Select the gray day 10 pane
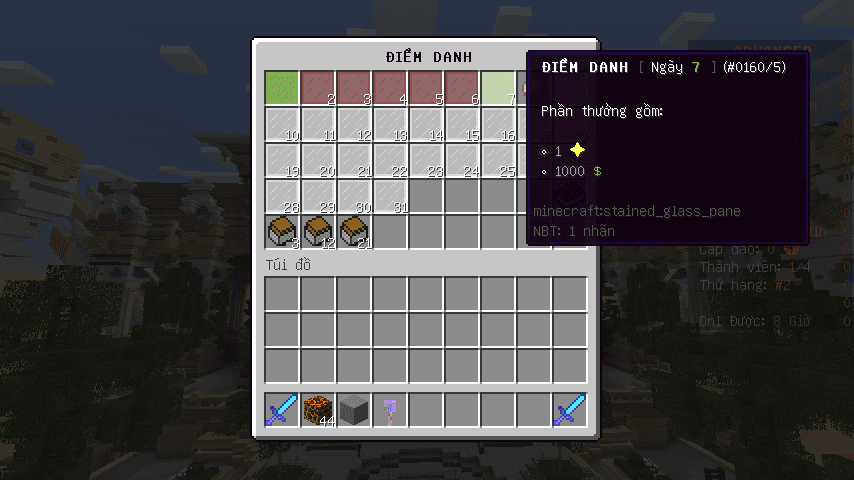Viewport: 854px width, 480px height. tap(282, 124)
